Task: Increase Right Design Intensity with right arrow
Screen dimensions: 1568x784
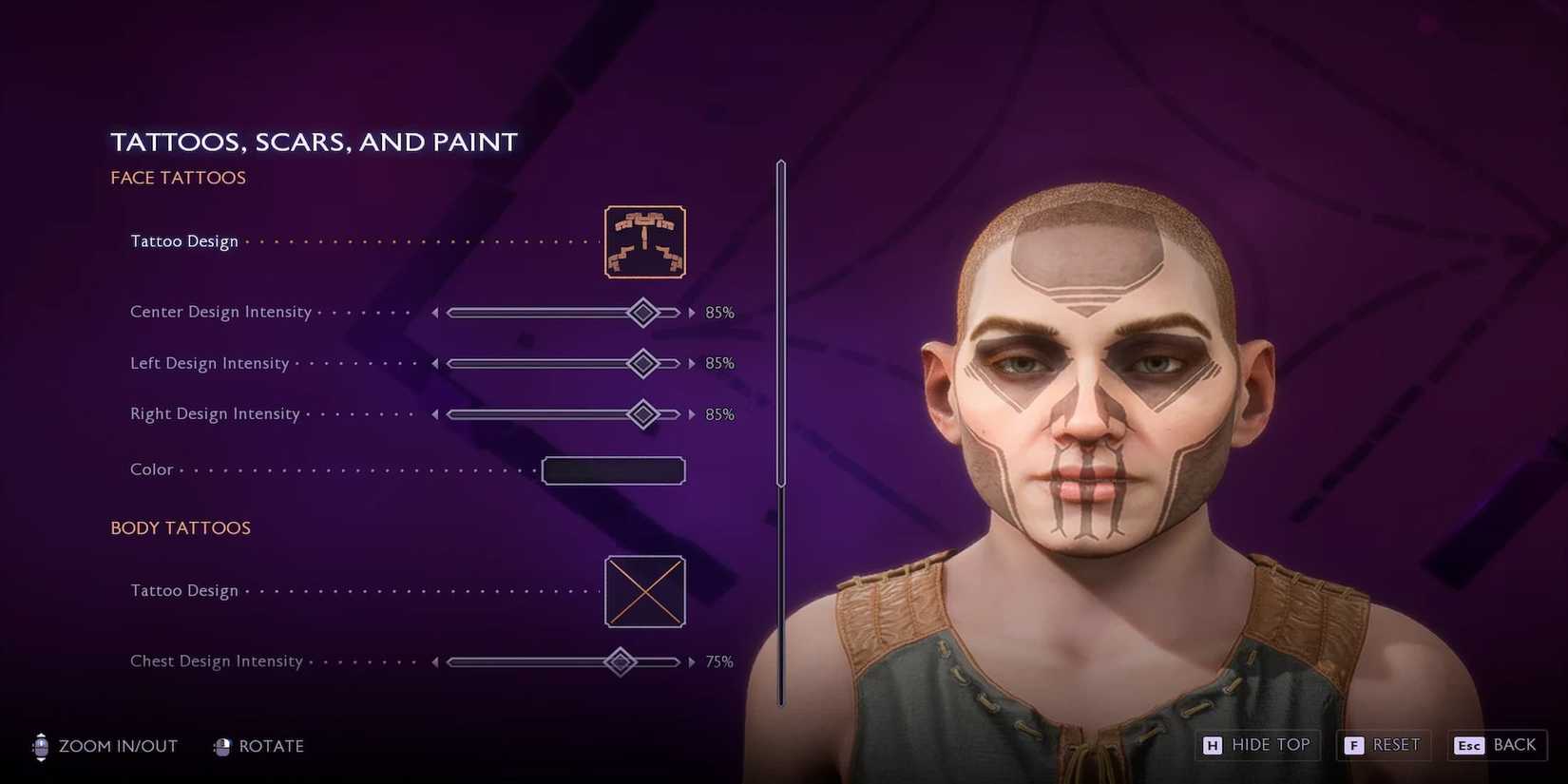Action: click(x=692, y=414)
